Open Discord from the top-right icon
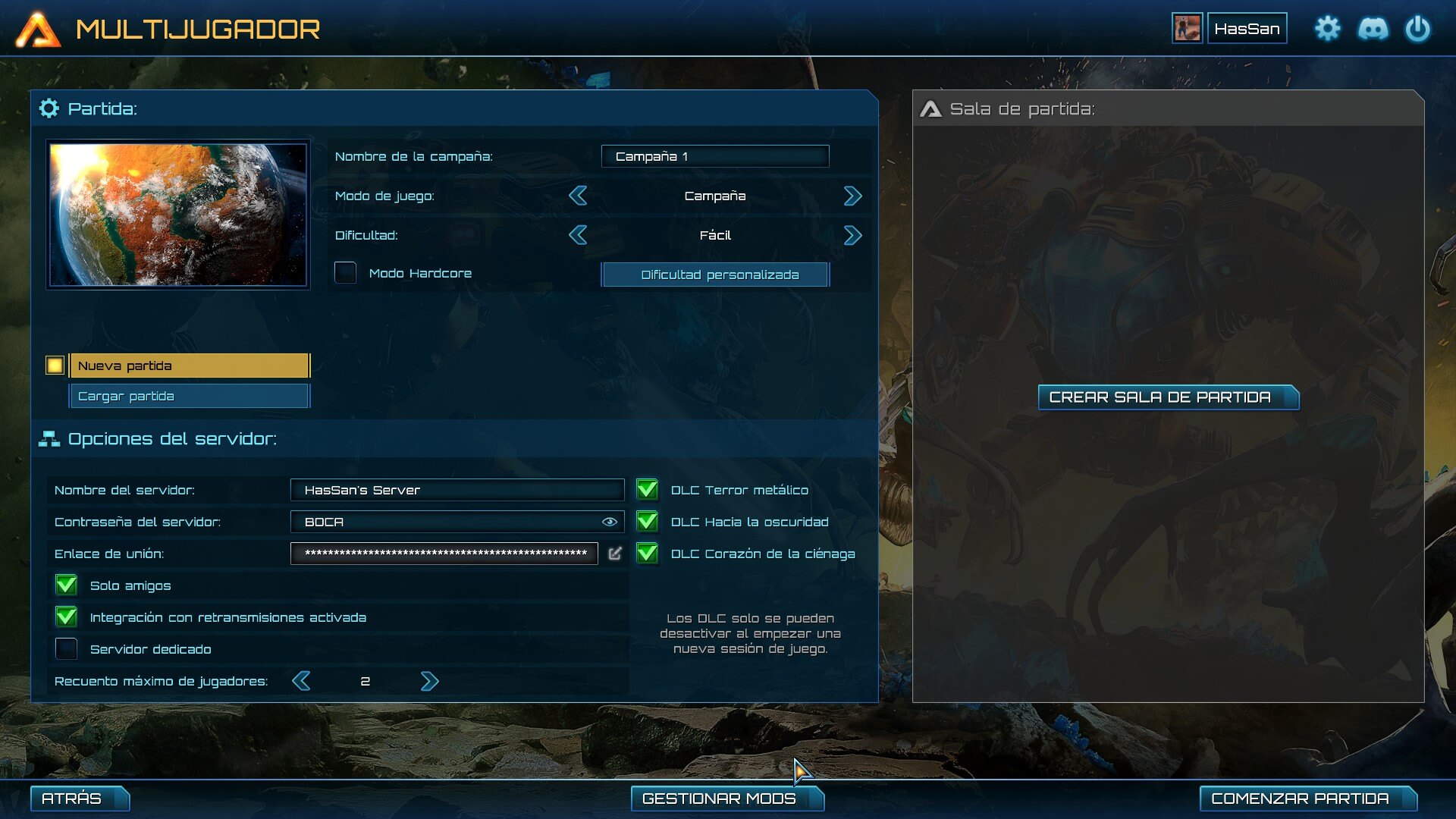This screenshot has width=1456, height=819. [1375, 28]
